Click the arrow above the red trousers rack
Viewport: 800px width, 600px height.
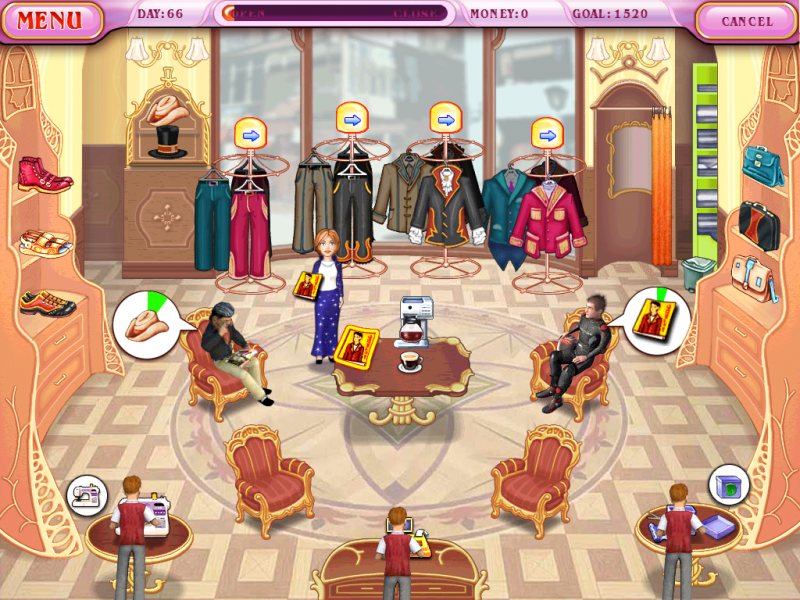click(249, 134)
